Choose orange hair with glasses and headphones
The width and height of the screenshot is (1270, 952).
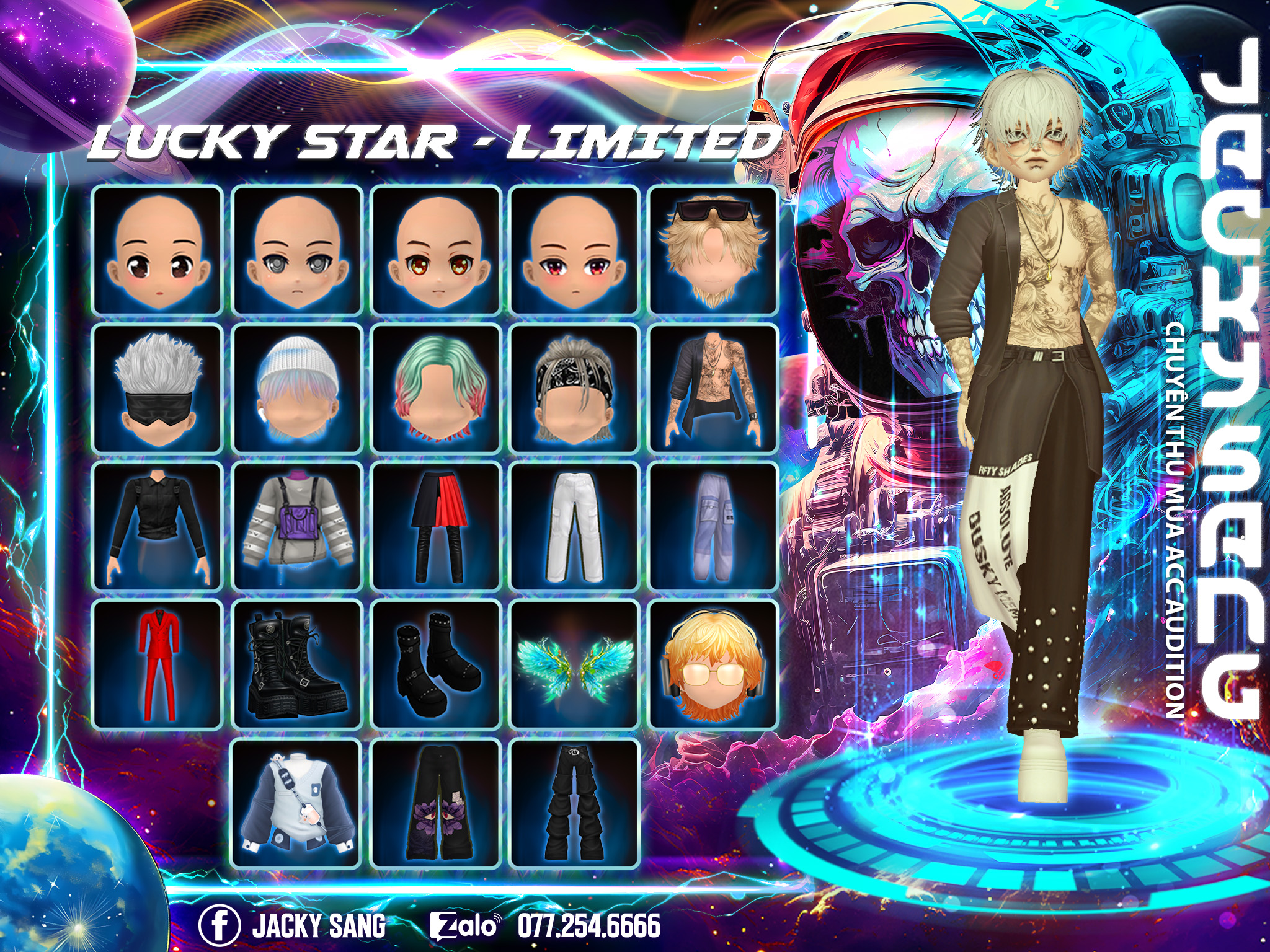point(713,665)
